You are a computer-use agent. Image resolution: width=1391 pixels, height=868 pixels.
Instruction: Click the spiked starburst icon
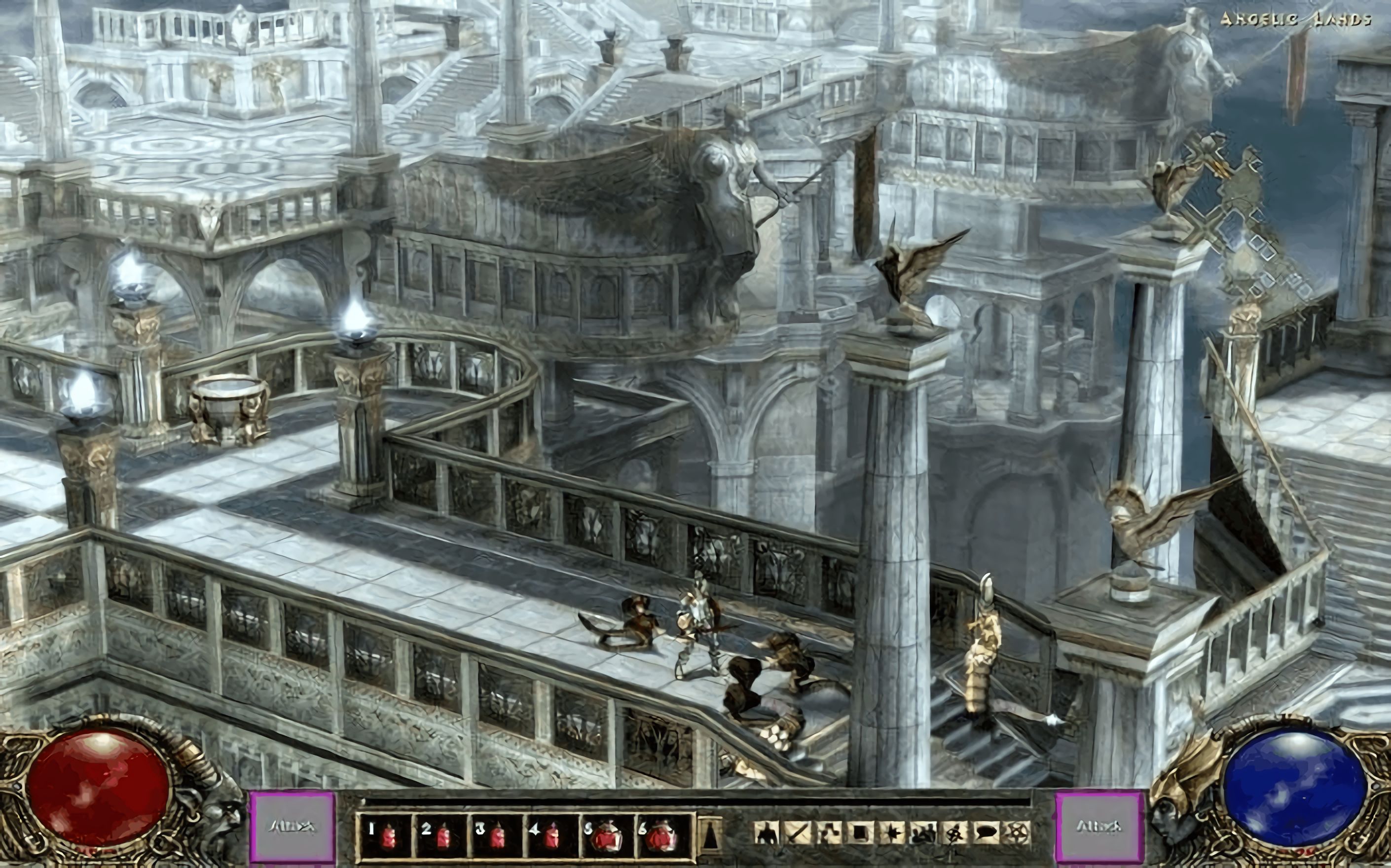(891, 833)
